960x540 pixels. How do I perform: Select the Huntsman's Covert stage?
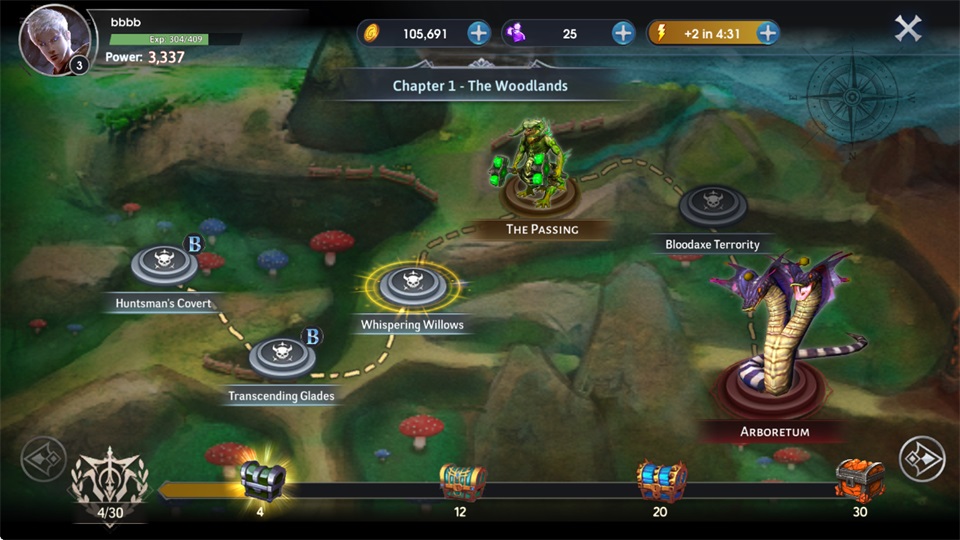point(164,264)
